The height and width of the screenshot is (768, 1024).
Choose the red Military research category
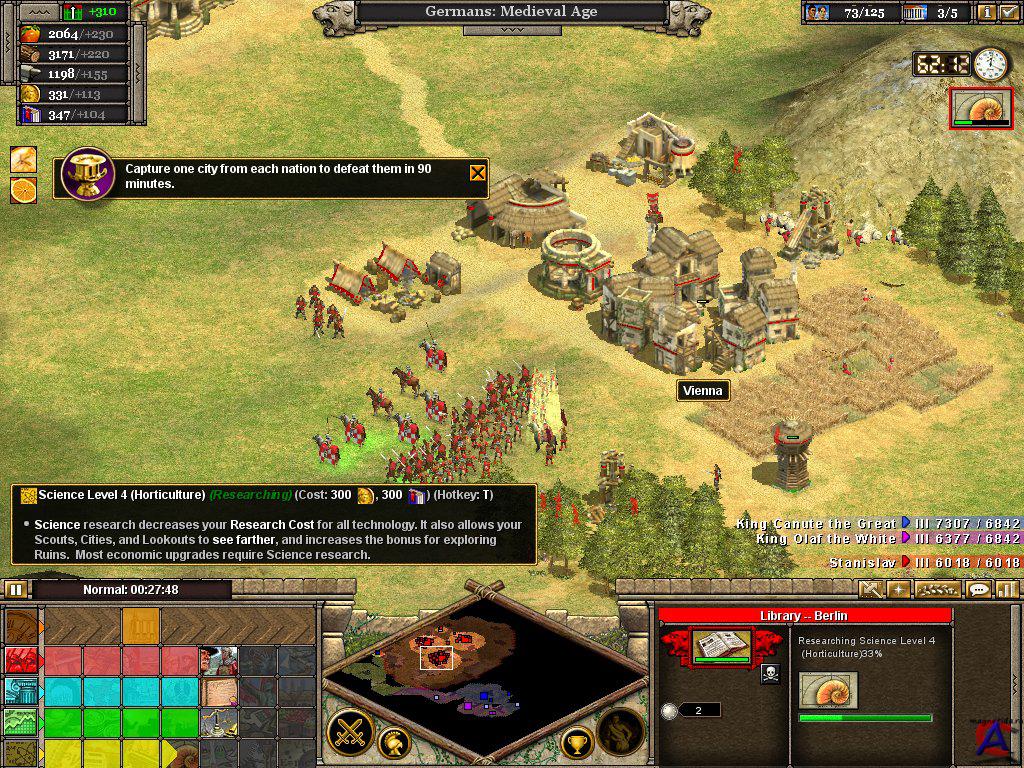[20, 660]
